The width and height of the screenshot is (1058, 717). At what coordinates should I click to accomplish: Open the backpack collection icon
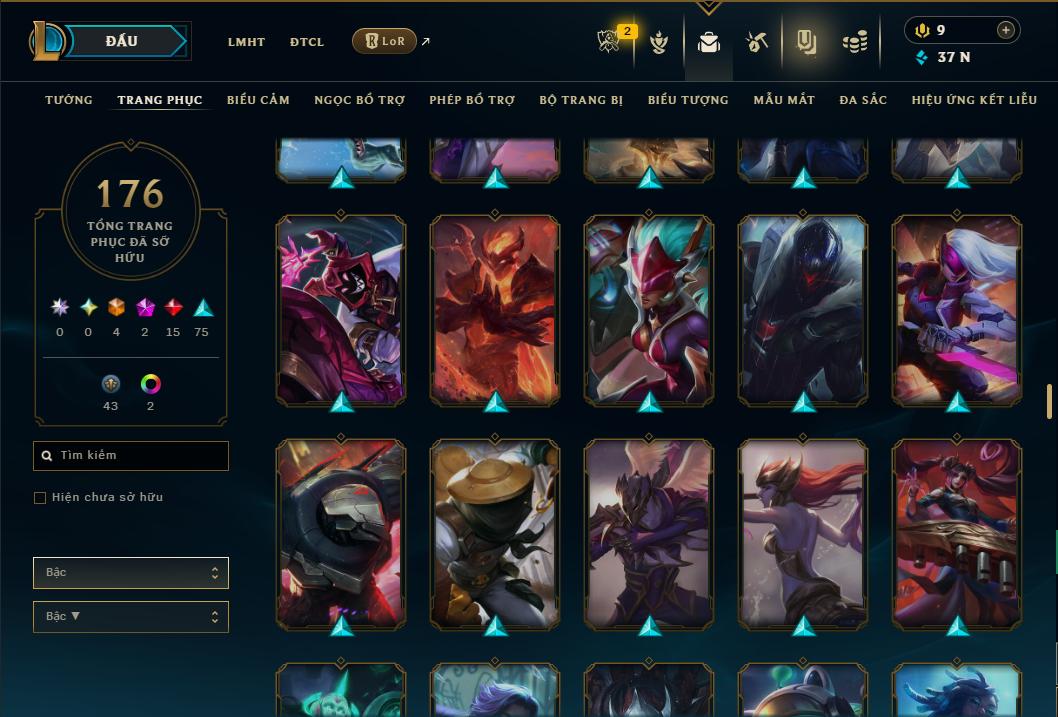[709, 42]
